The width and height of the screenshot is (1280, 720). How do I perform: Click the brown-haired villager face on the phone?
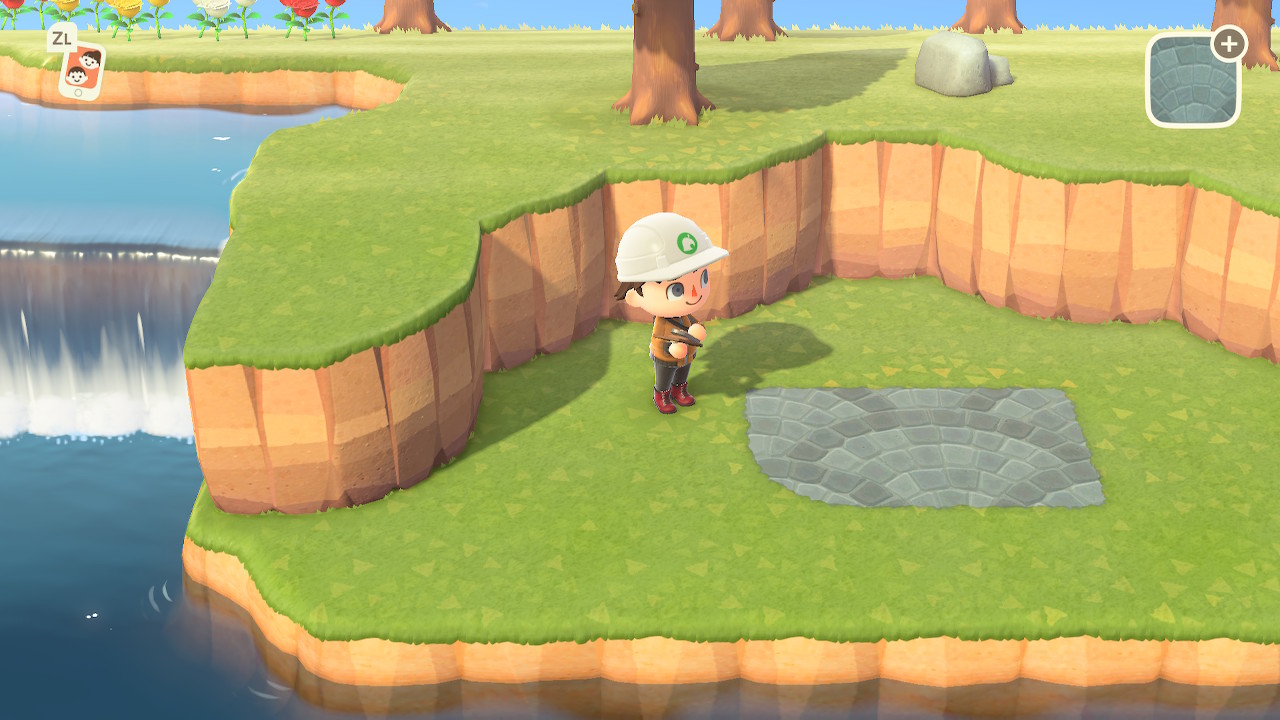click(90, 60)
